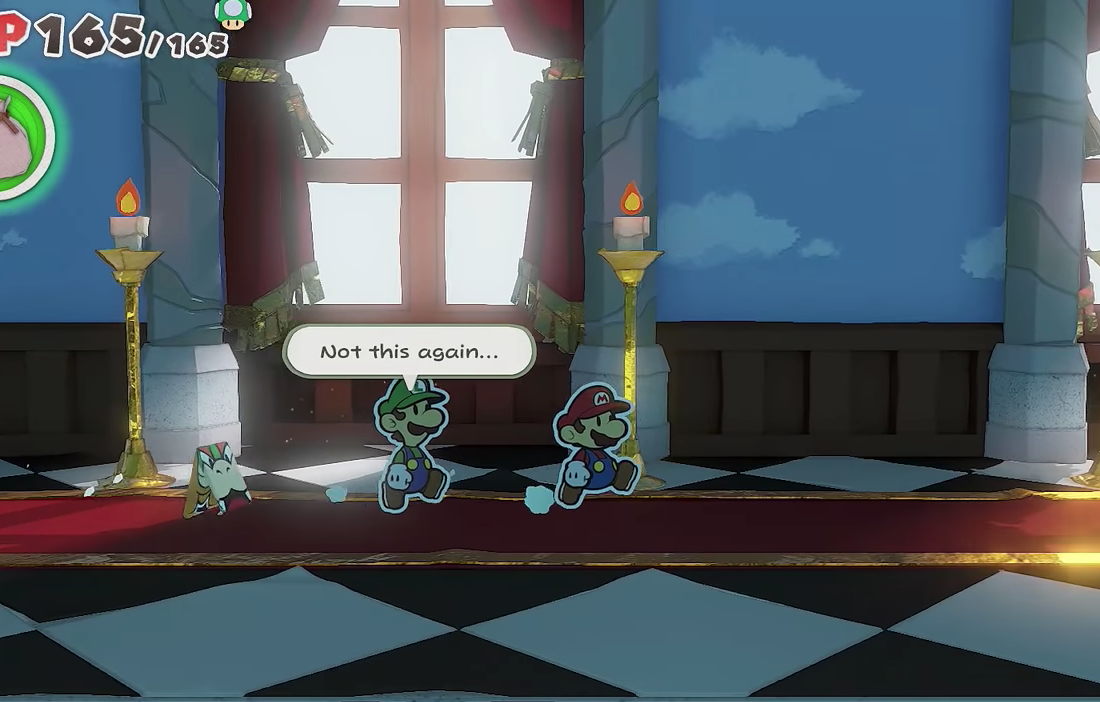
Task: Select the green 1-Up mushroom icon
Action: pos(232,12)
